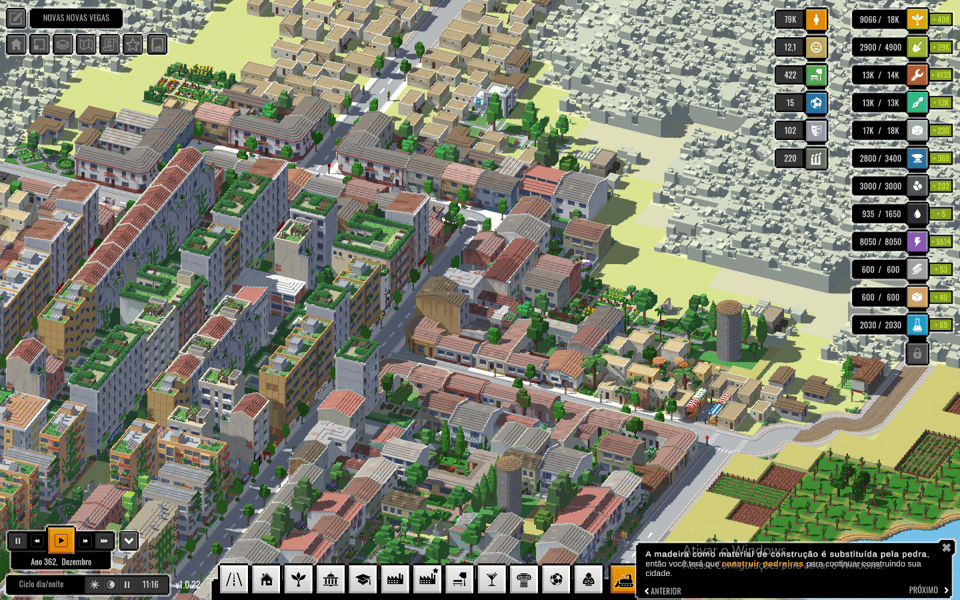Open the housing build category
This screenshot has width=960, height=600.
click(266, 579)
